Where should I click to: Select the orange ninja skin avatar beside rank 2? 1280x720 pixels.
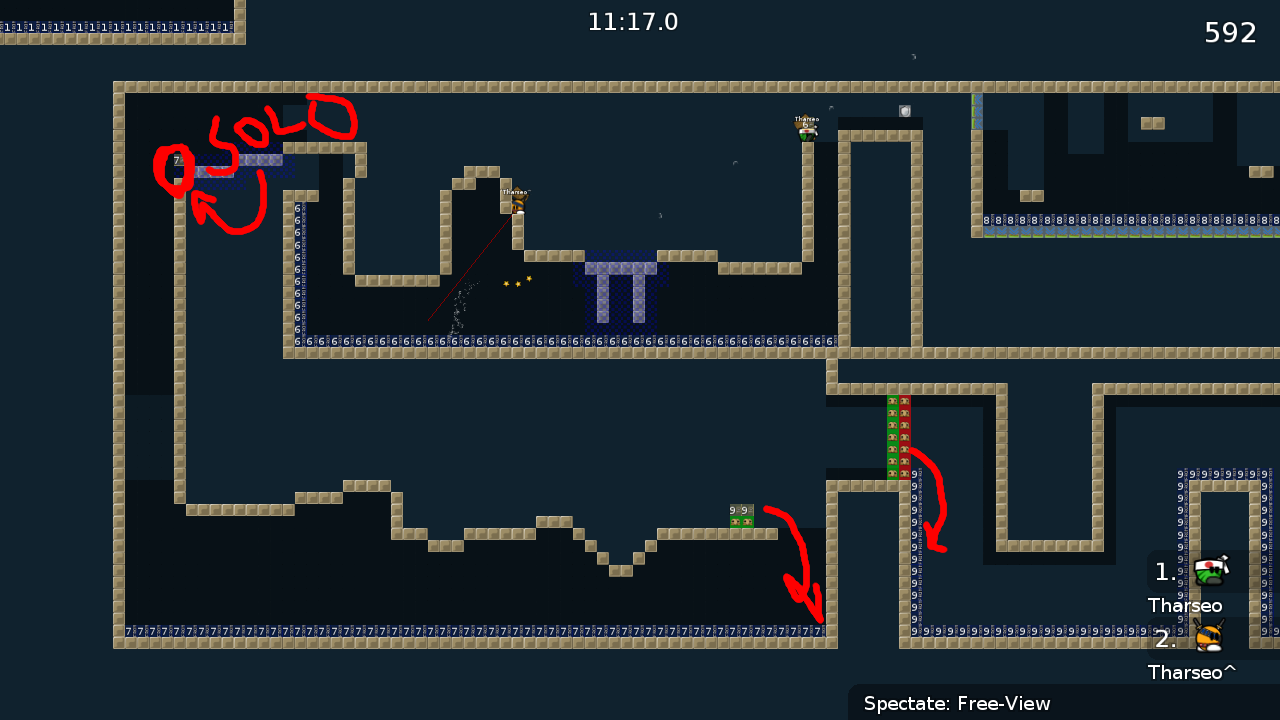pyautogui.click(x=1210, y=638)
